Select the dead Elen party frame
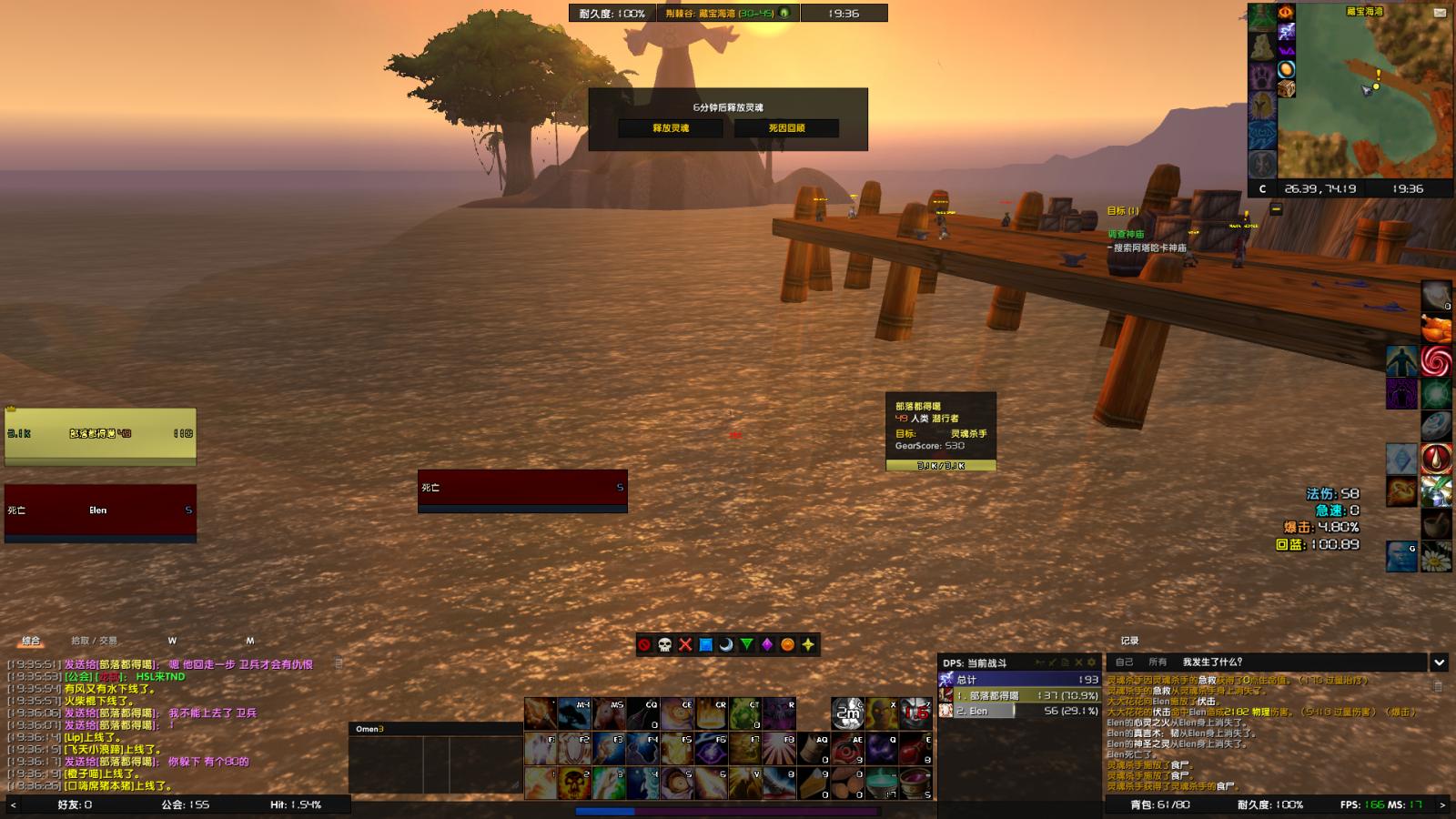The height and width of the screenshot is (819, 1456). coord(100,511)
